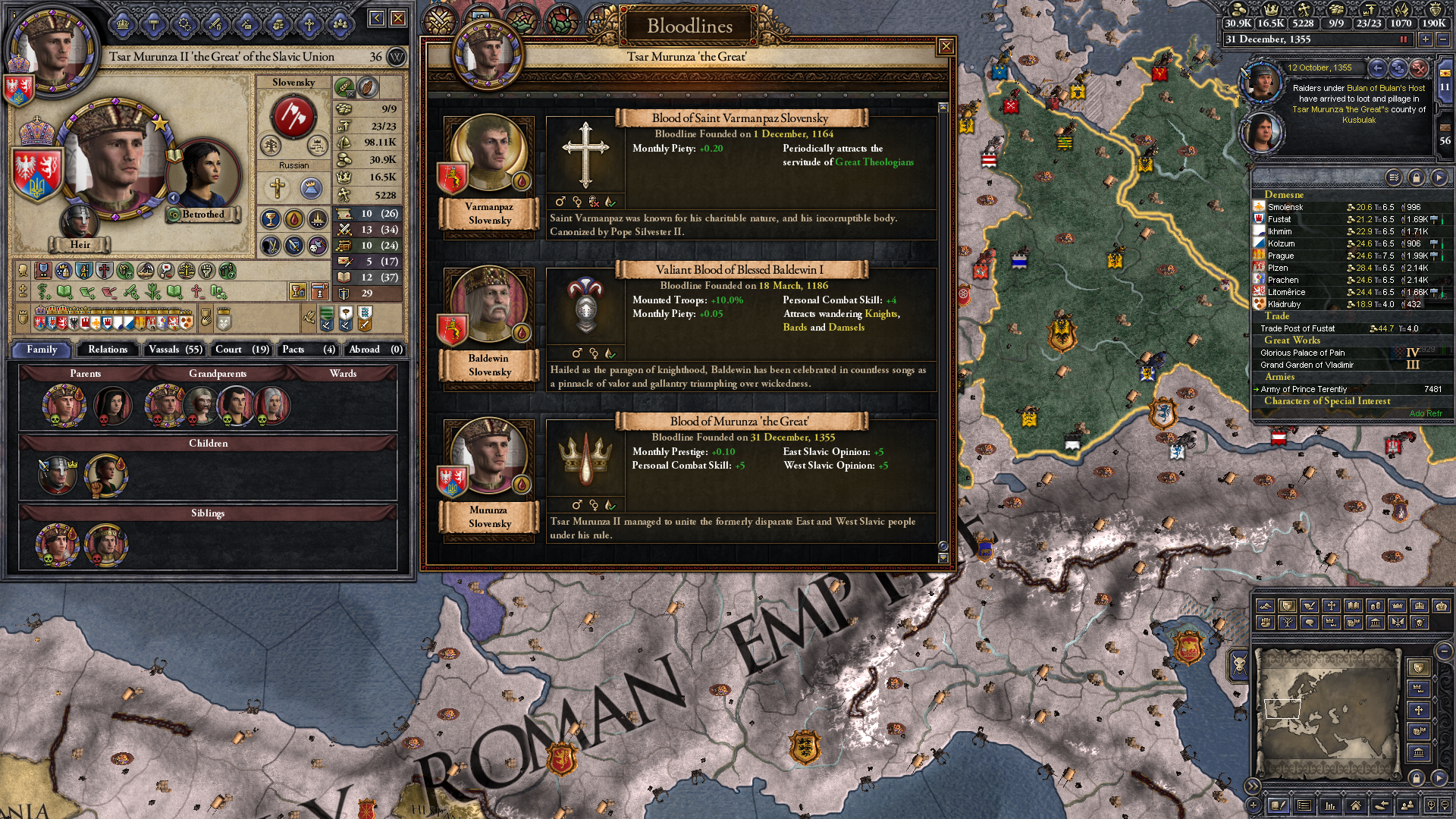Select the Betrothed character portrait
This screenshot has width=1456, height=819.
[202, 176]
